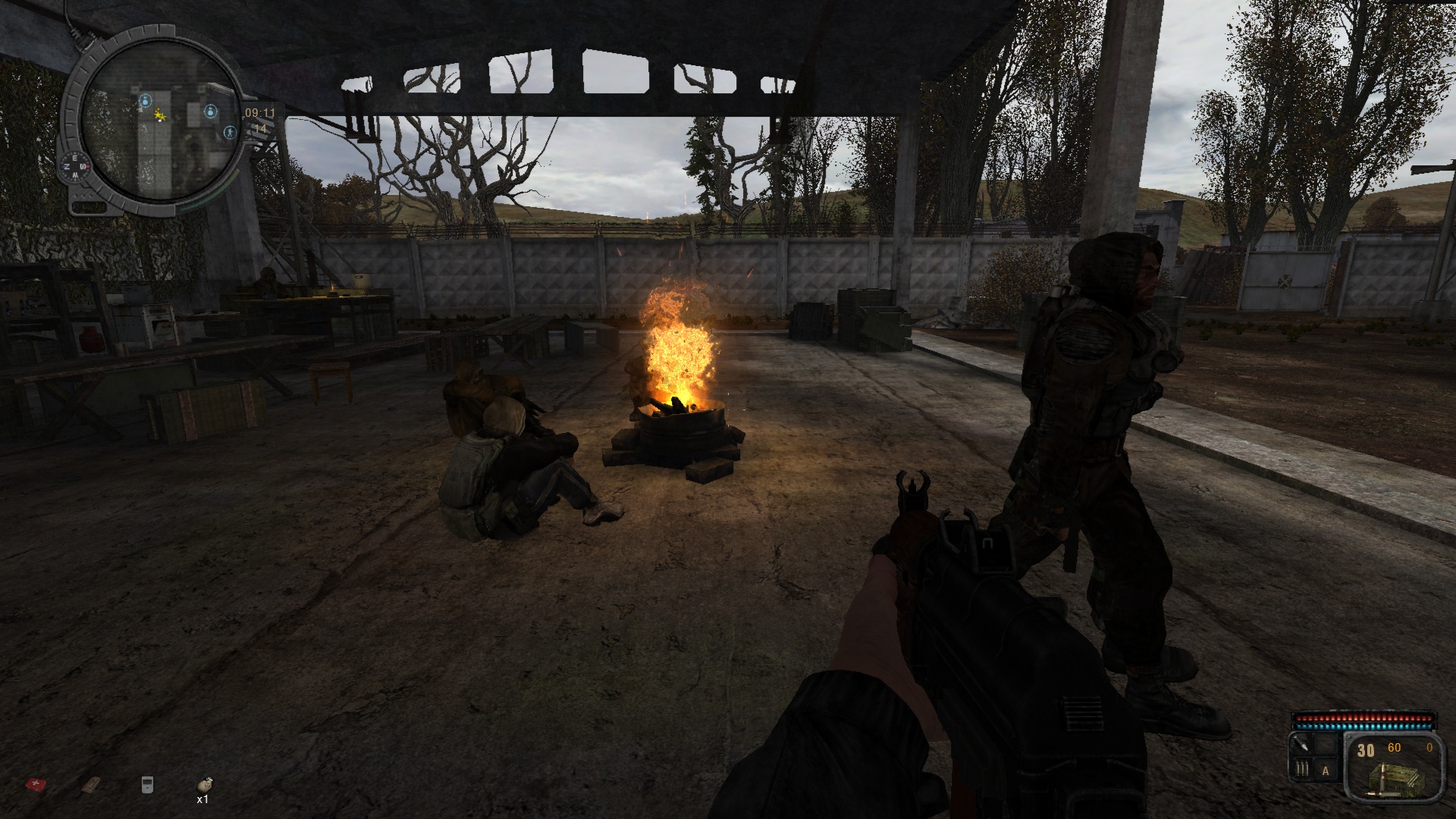Click the yellow star markers on minimap
Viewport: 1456px width, 819px height.
click(160, 115)
